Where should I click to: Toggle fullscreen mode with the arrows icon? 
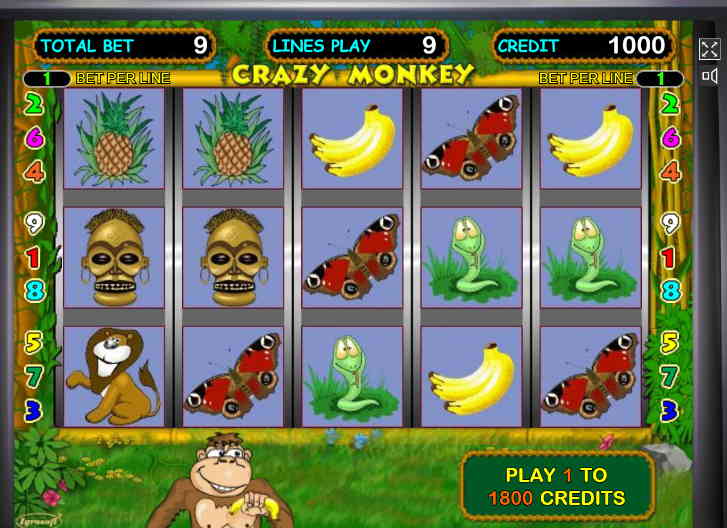(x=709, y=49)
